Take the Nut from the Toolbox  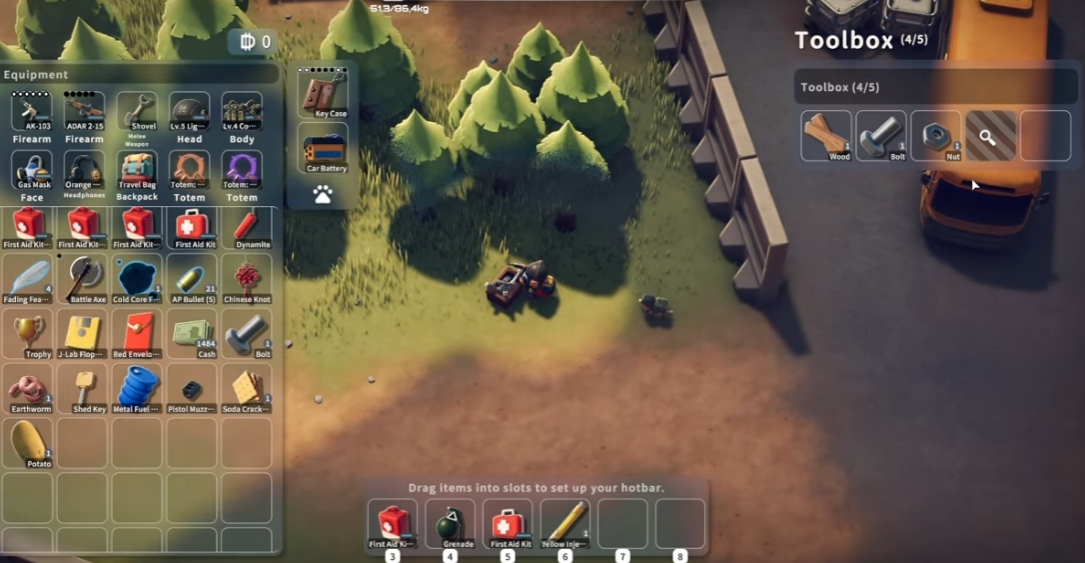click(x=936, y=136)
